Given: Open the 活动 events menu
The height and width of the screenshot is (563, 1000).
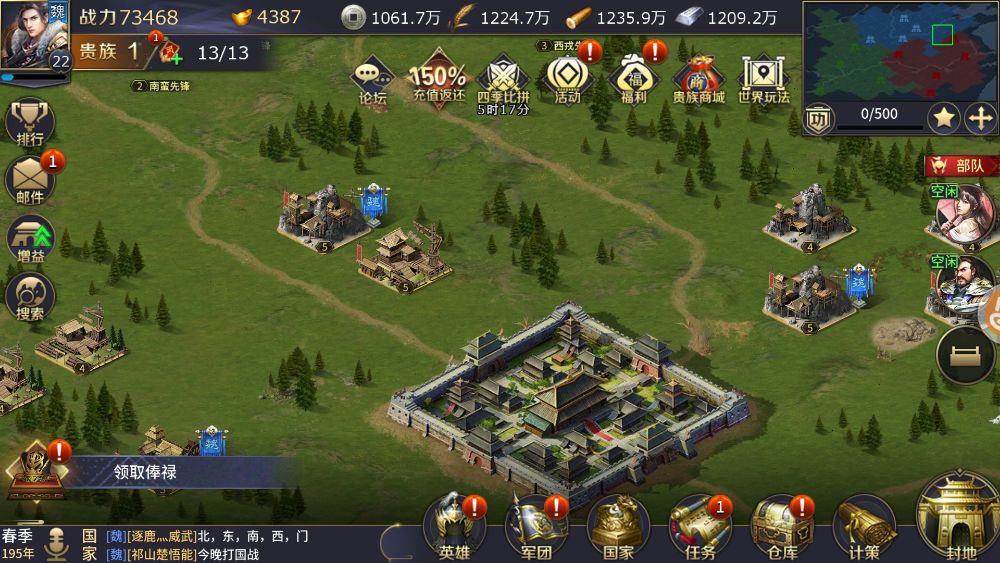Looking at the screenshot, I should (x=567, y=79).
